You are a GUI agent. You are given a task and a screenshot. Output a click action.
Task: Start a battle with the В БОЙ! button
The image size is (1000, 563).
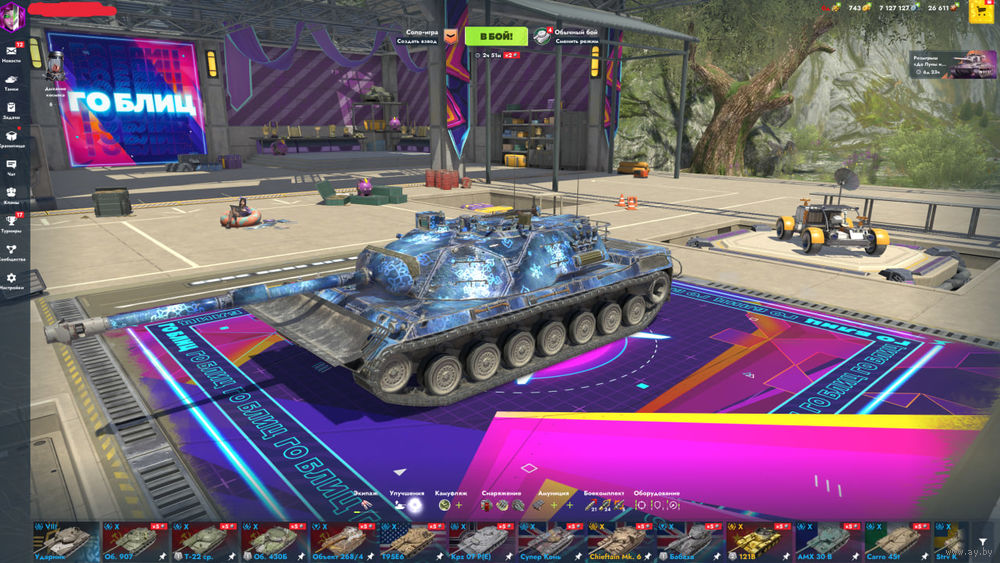click(x=491, y=36)
